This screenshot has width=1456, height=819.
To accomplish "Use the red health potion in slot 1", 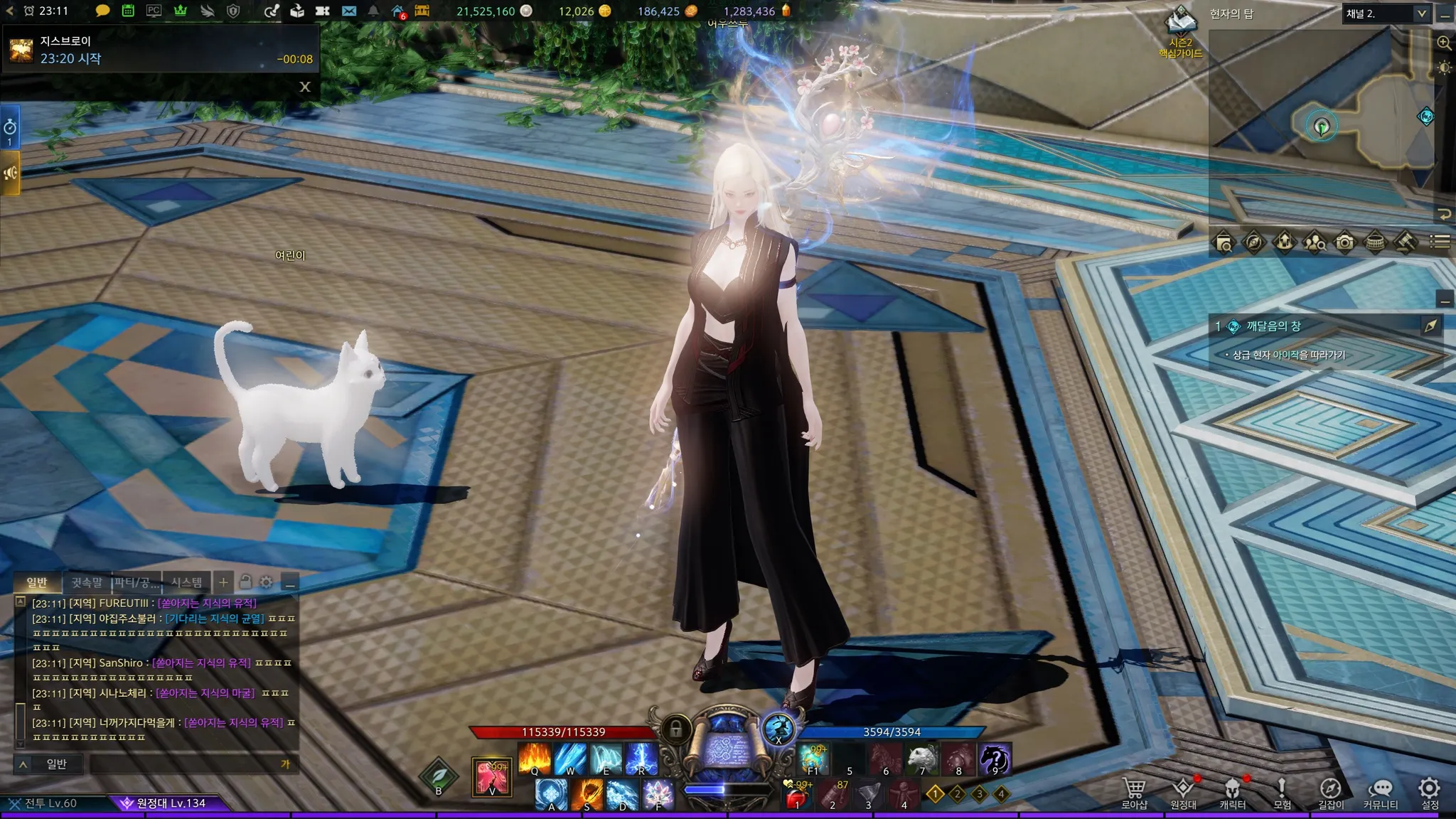I will 797,796.
